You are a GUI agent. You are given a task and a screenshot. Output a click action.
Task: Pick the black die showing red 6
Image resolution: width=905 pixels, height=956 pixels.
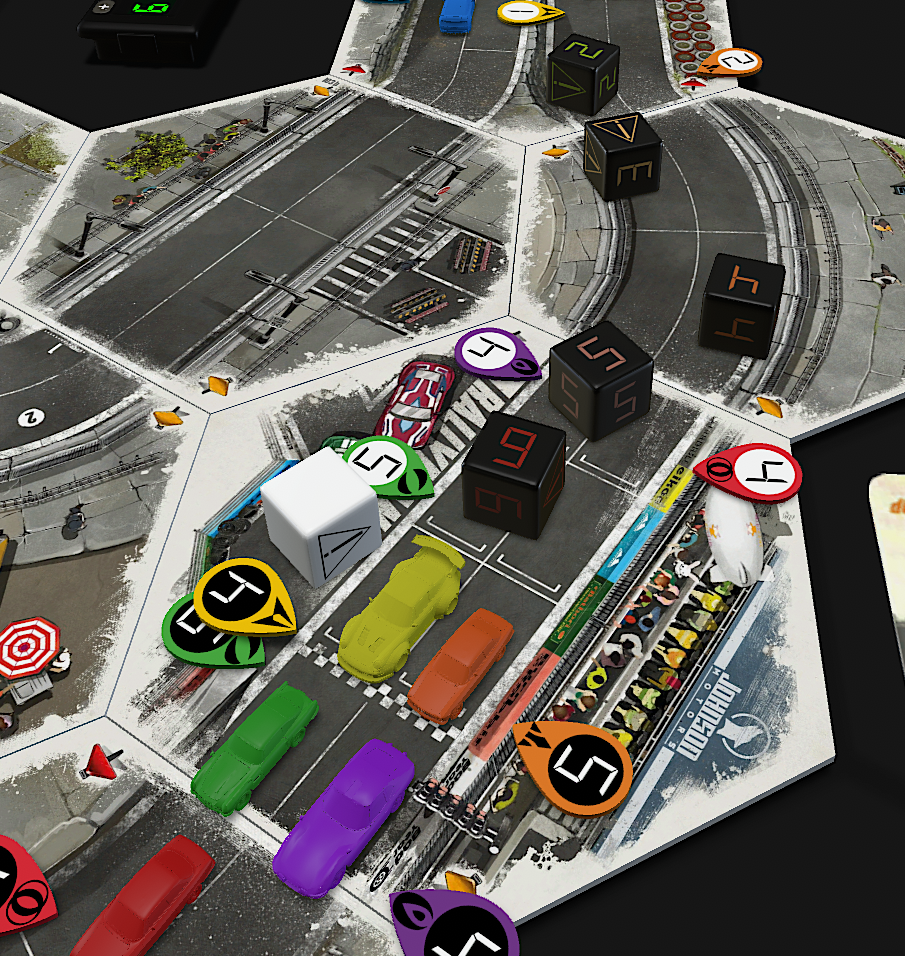514,474
